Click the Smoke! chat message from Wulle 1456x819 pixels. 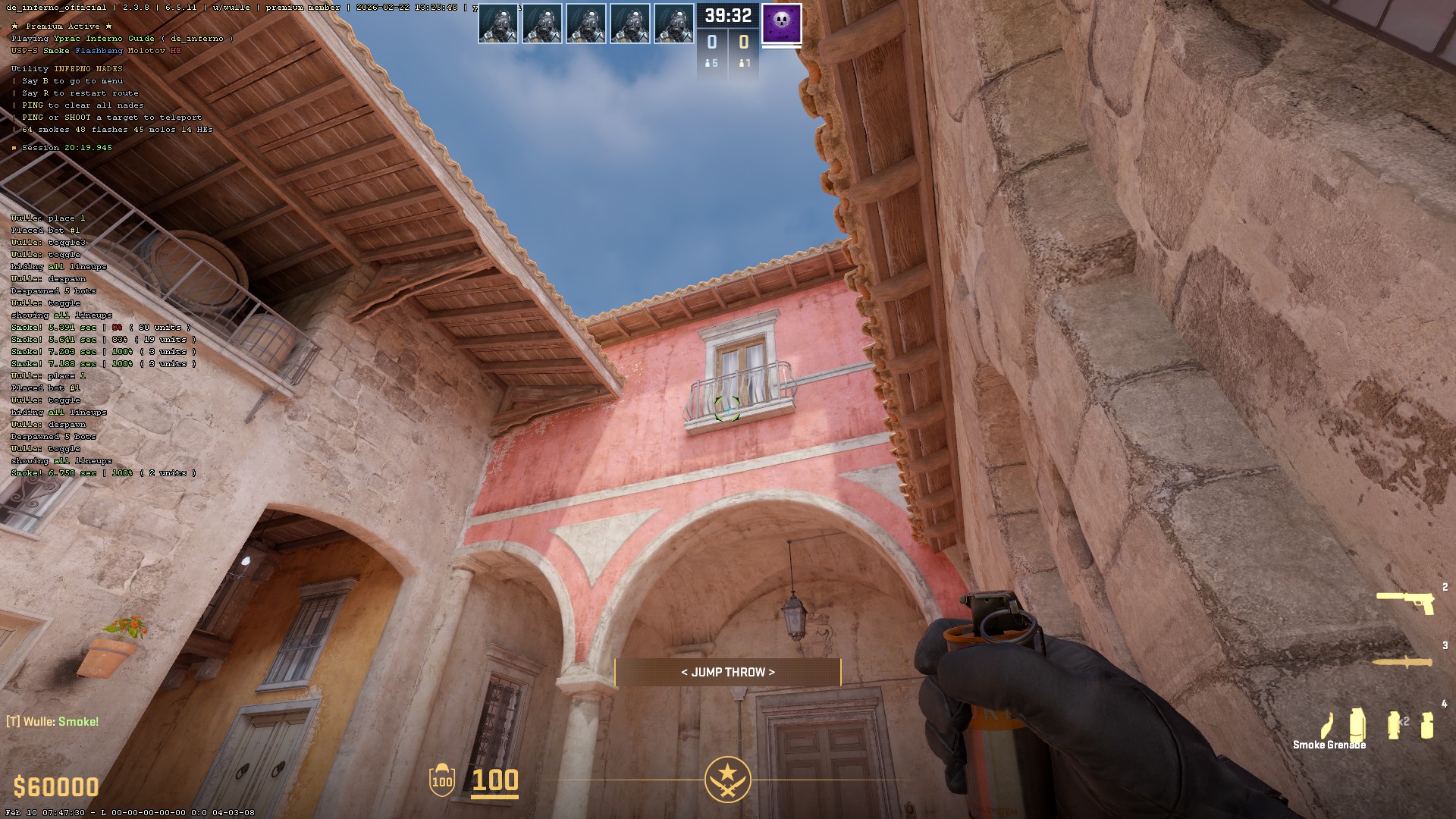[53, 721]
